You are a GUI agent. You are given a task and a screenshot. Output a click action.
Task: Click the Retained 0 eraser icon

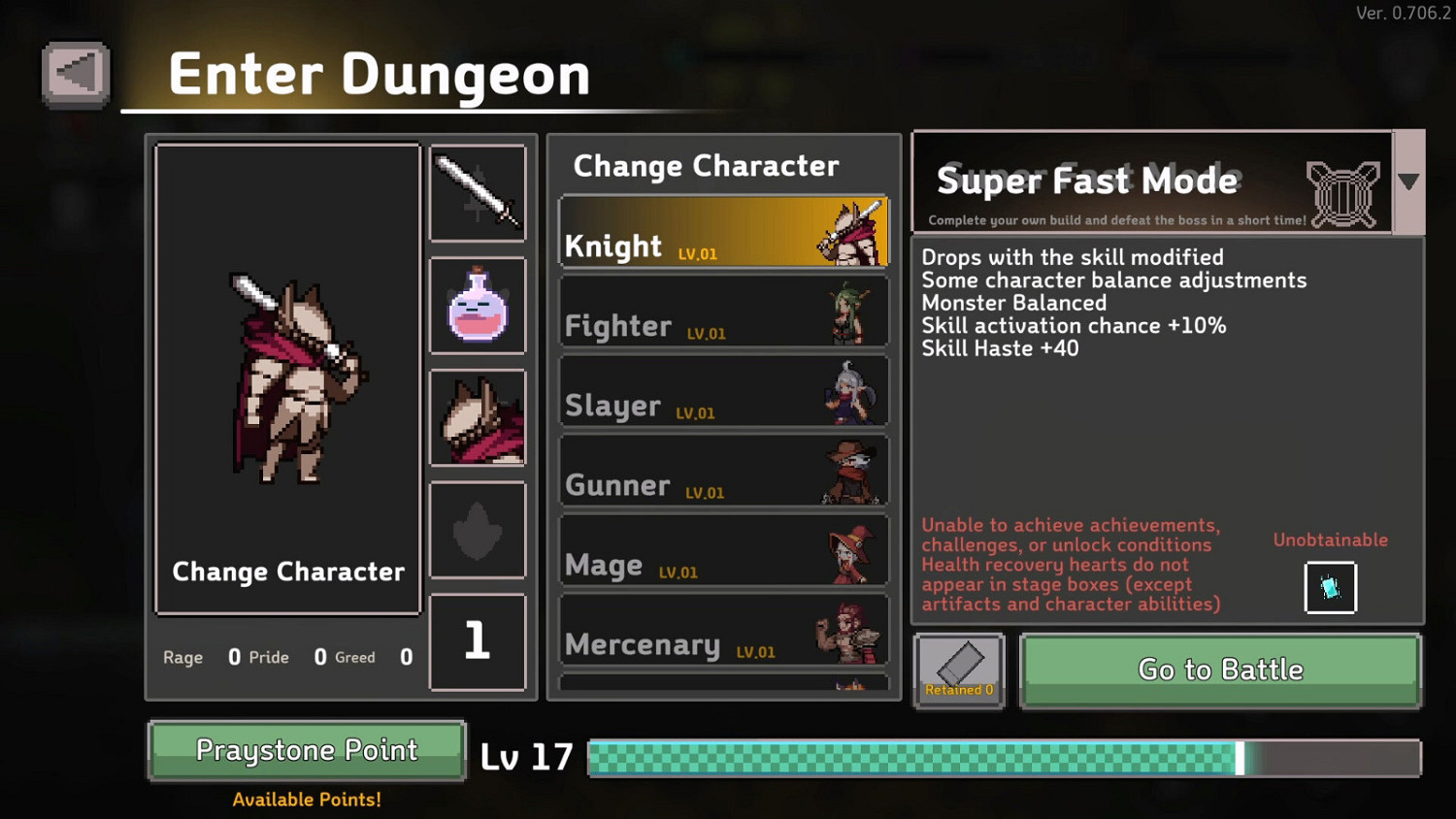pos(959,670)
